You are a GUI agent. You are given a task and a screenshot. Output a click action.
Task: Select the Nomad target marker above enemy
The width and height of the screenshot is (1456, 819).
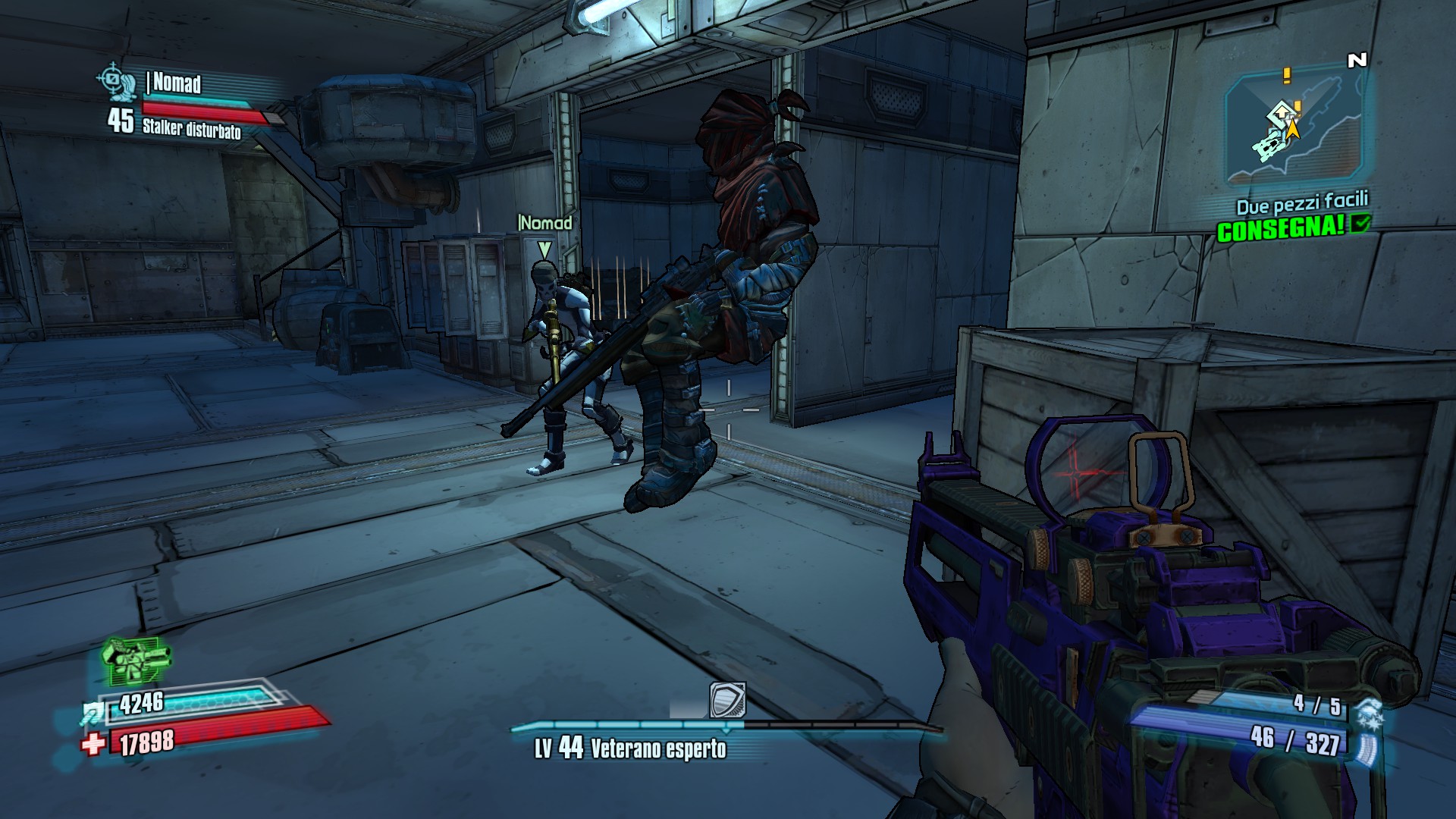point(544,249)
